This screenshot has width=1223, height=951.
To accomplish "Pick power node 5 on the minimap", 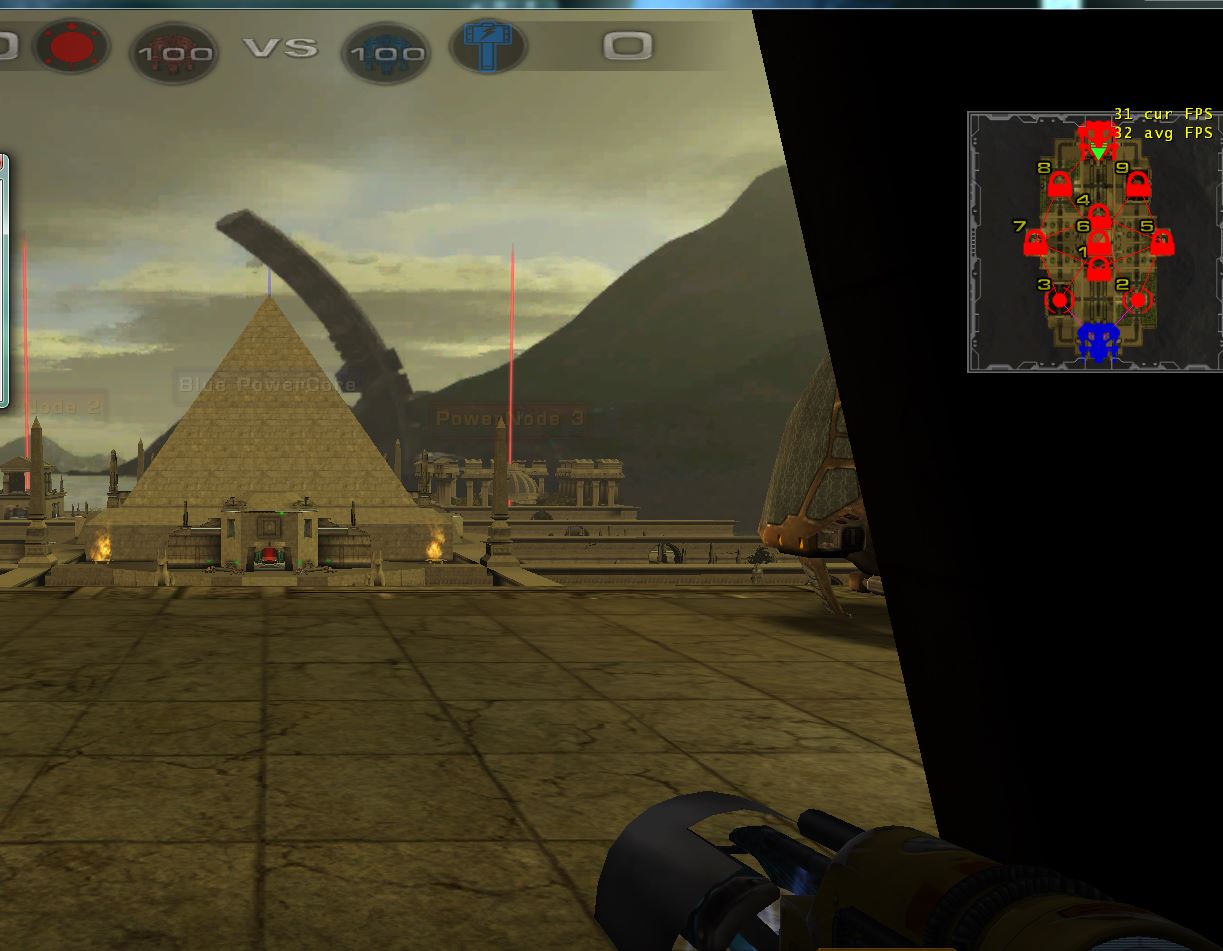I will 1161,242.
